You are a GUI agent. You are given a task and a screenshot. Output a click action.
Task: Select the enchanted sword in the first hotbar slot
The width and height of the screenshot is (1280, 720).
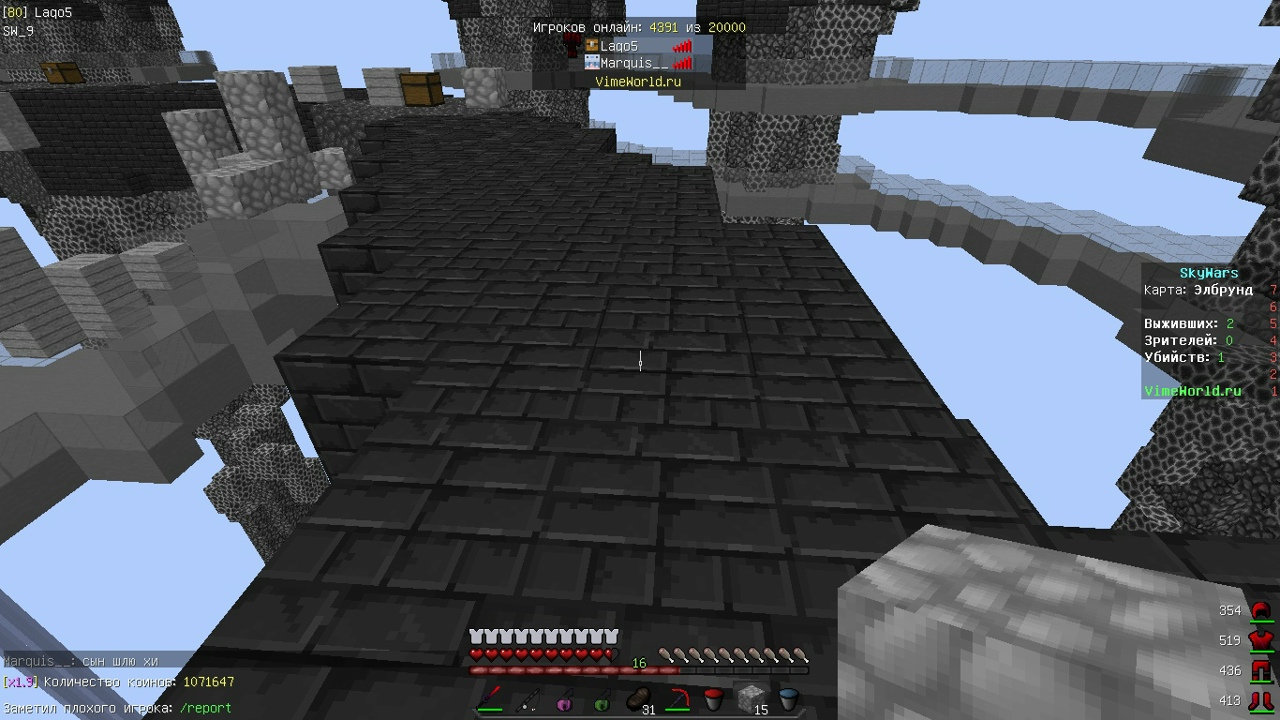490,698
